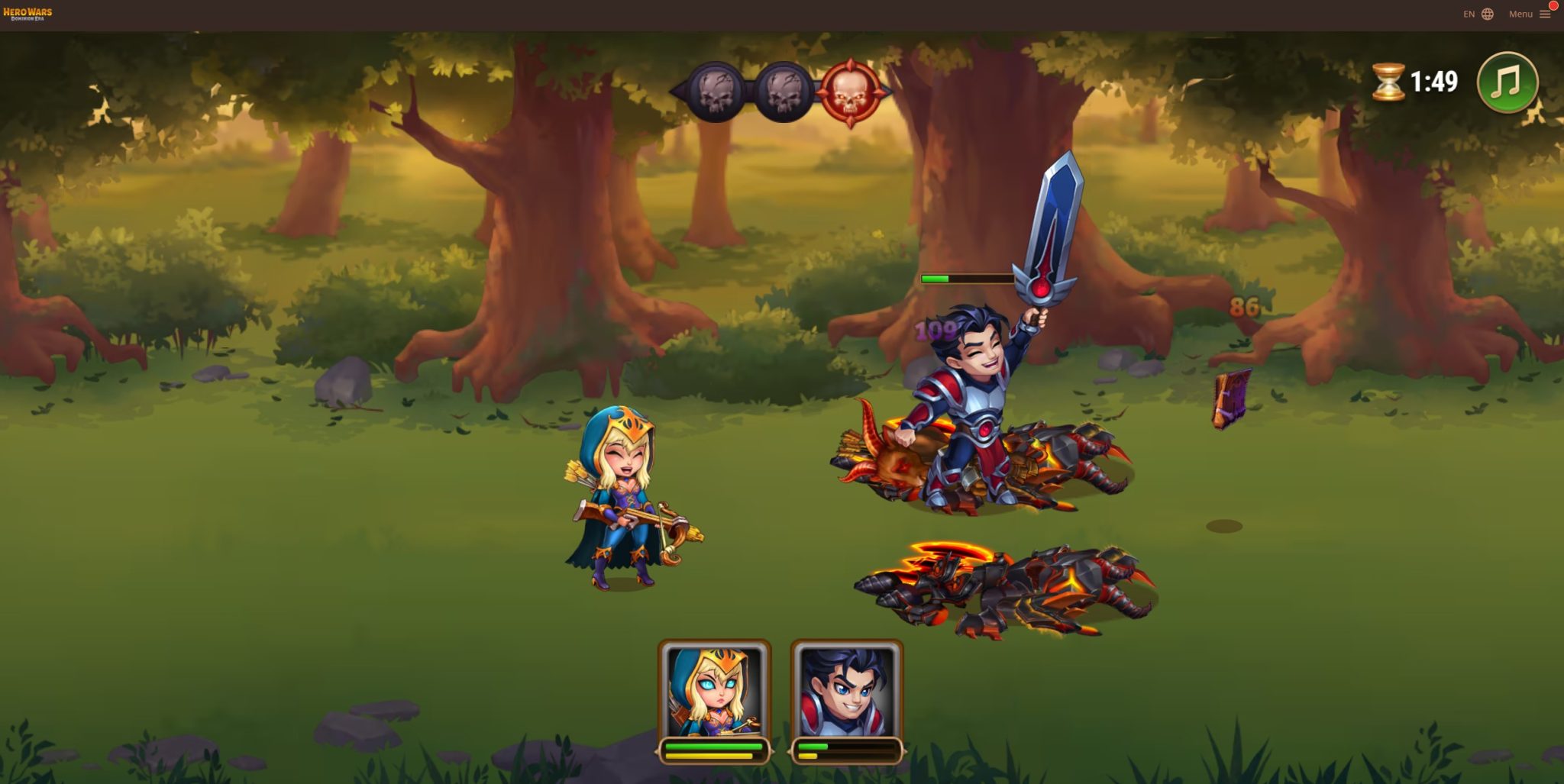The width and height of the screenshot is (1564, 784).
Task: Click the Menu text label
Action: [x=1521, y=13]
